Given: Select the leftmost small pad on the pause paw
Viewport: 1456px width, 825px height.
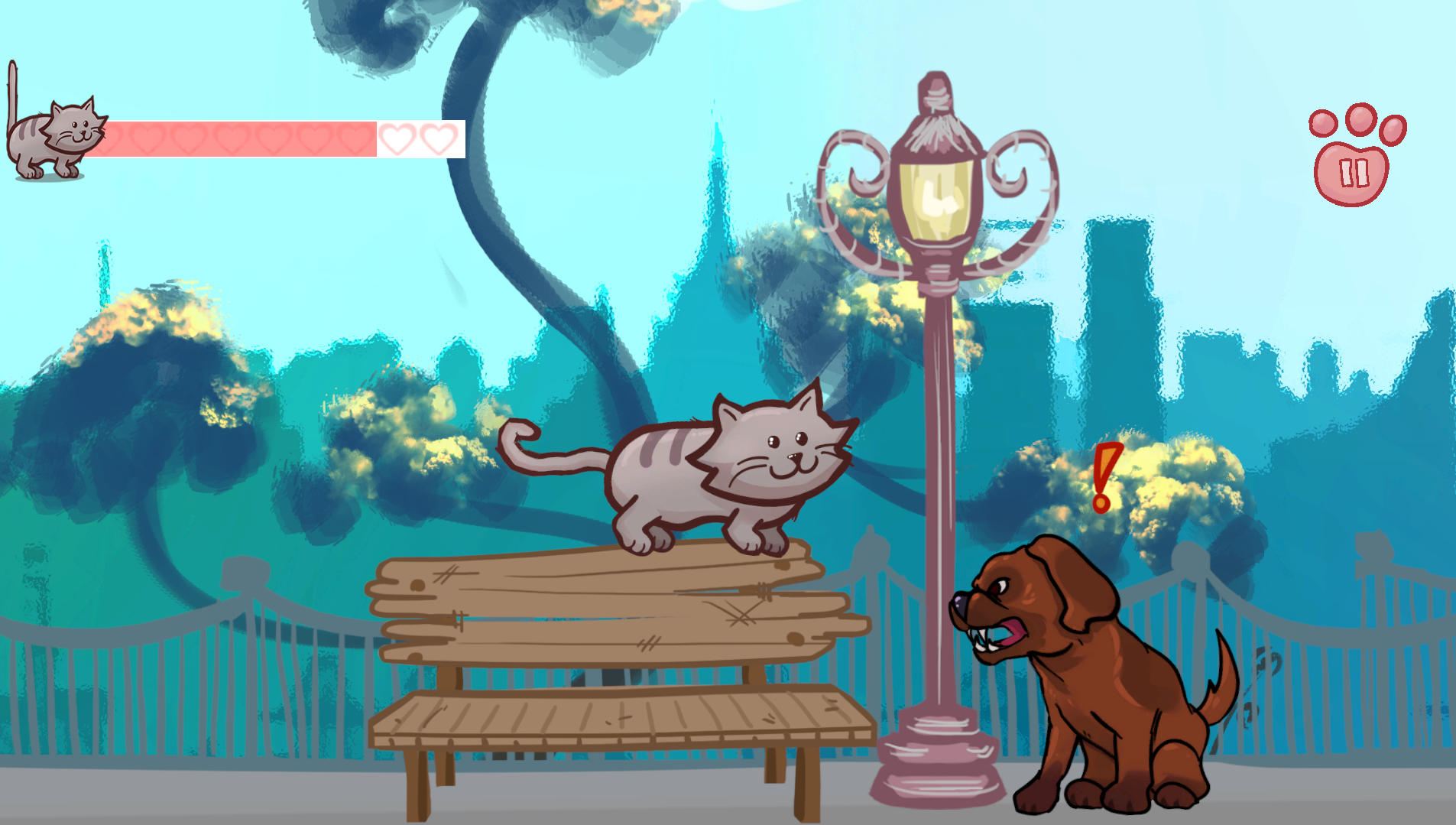Looking at the screenshot, I should [1323, 122].
